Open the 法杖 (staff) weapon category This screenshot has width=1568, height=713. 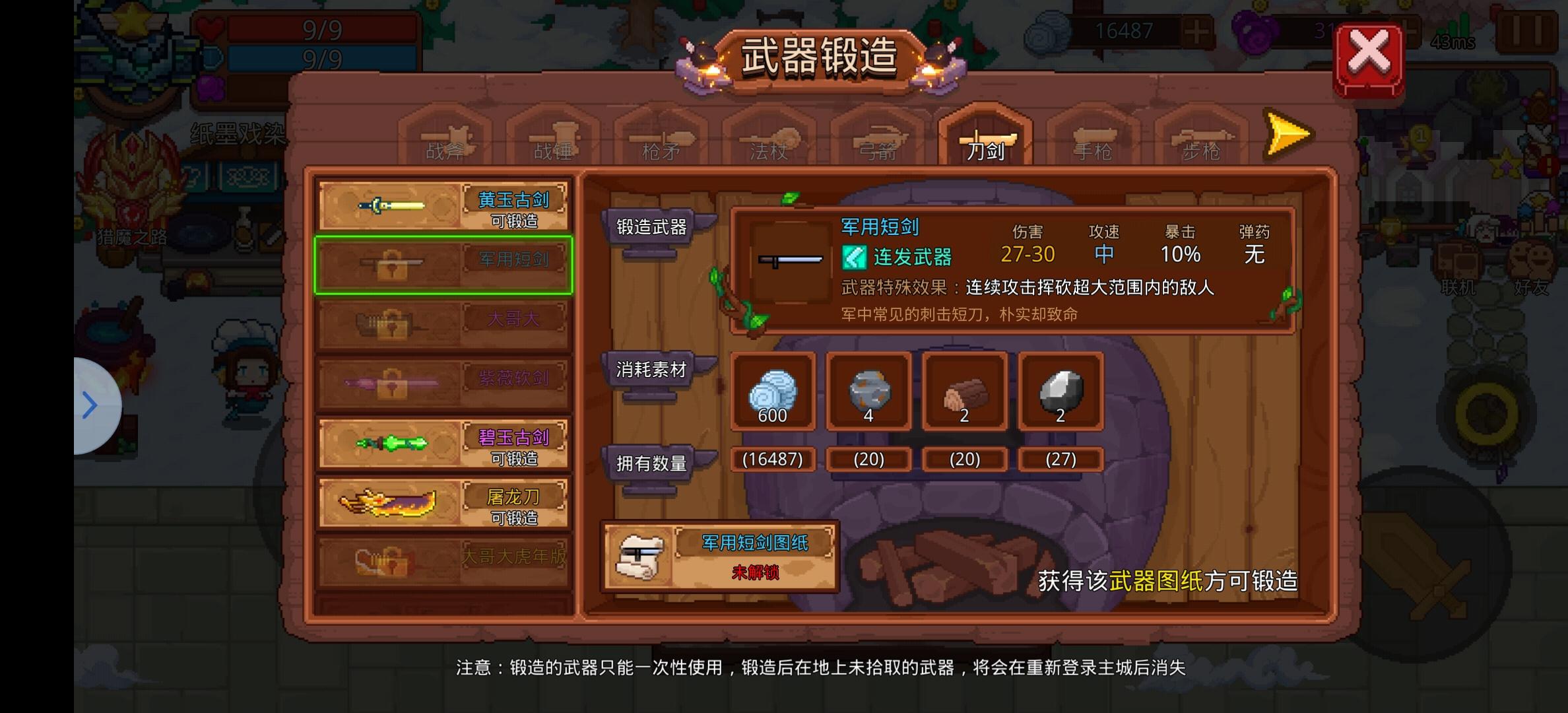[x=768, y=139]
